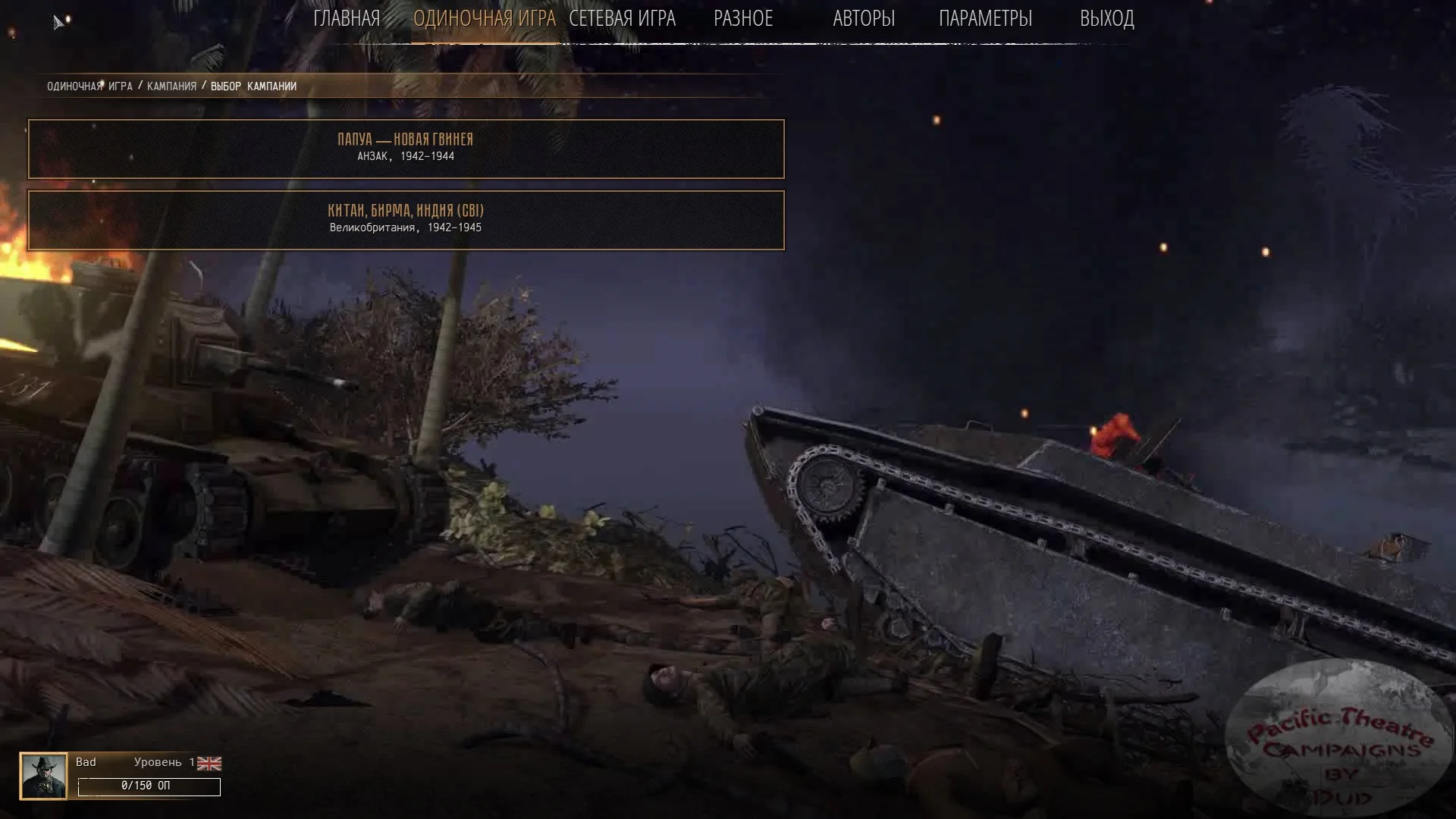
Task: Click ВЫХОД to exit the game
Action: [1106, 18]
